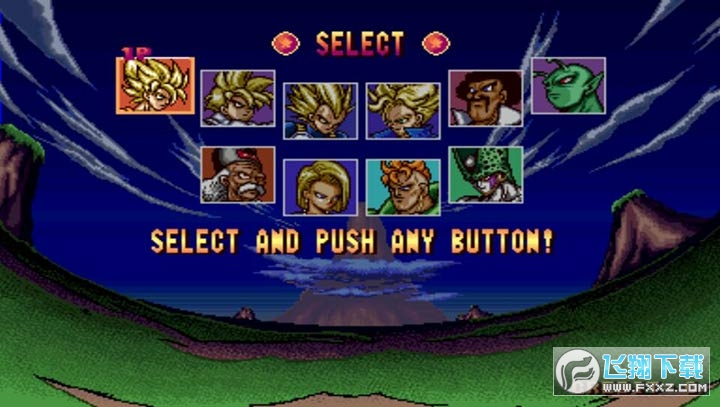
Task: Choose Mr. Satan with afro and mustache
Action: 485,97
